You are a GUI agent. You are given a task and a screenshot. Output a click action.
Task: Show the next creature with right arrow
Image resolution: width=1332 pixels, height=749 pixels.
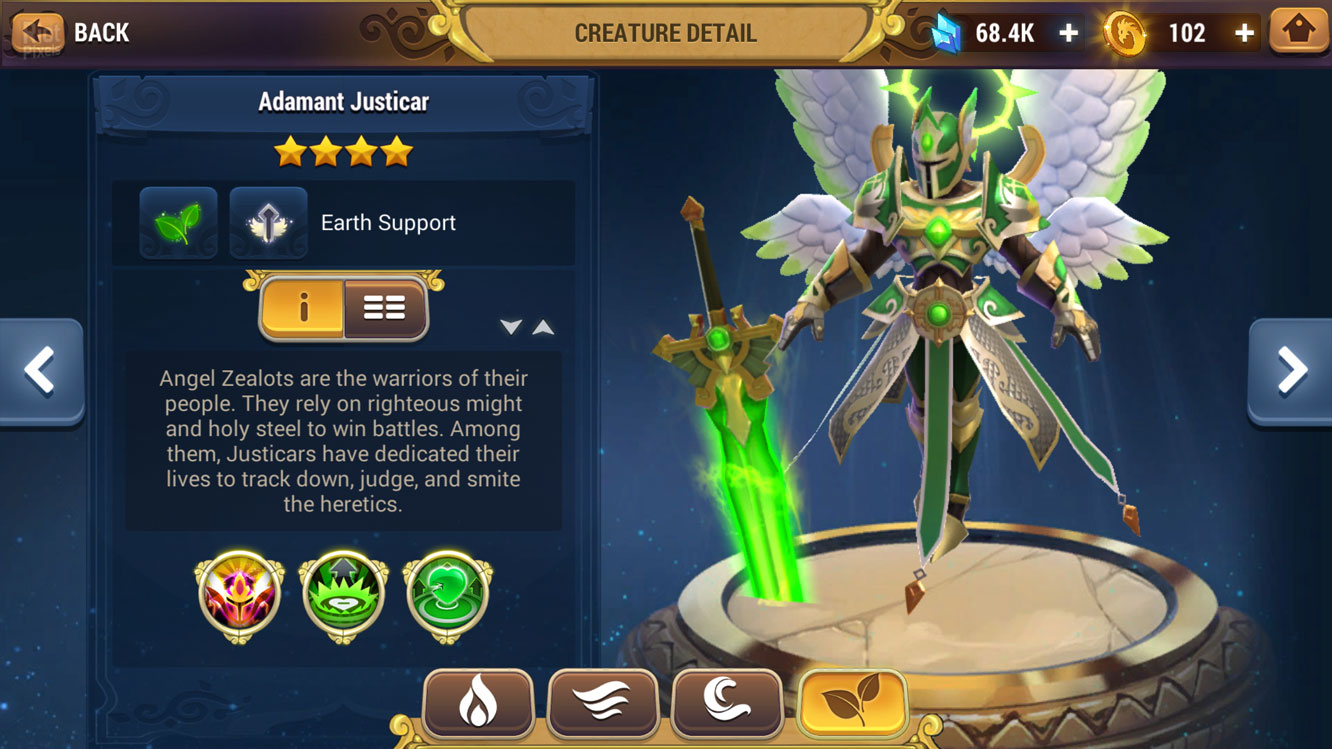[x=1291, y=371]
